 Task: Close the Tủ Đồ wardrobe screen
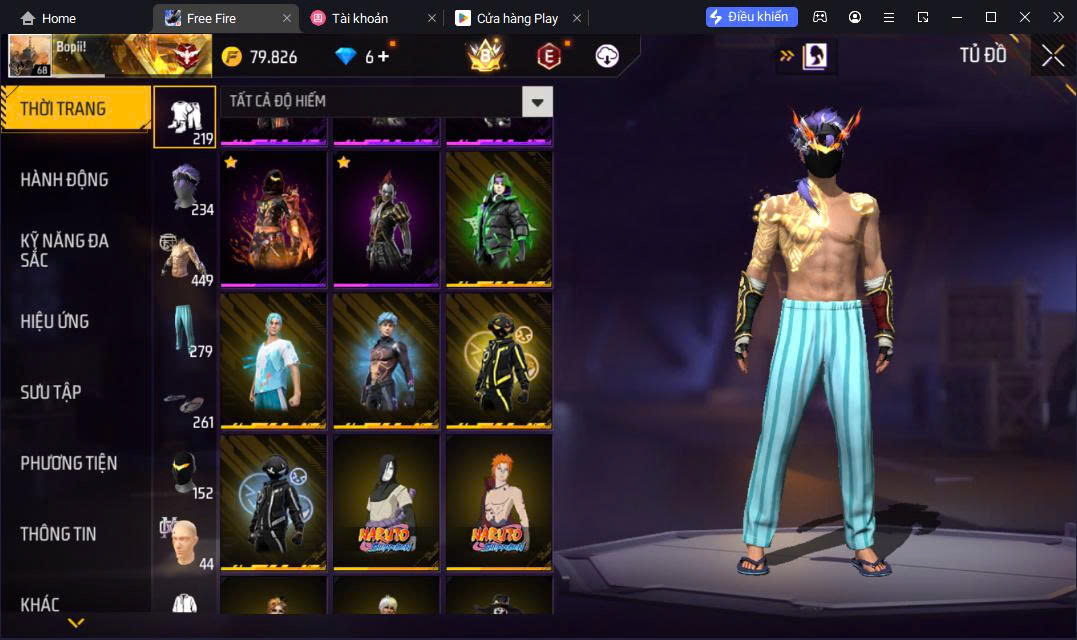[1052, 56]
